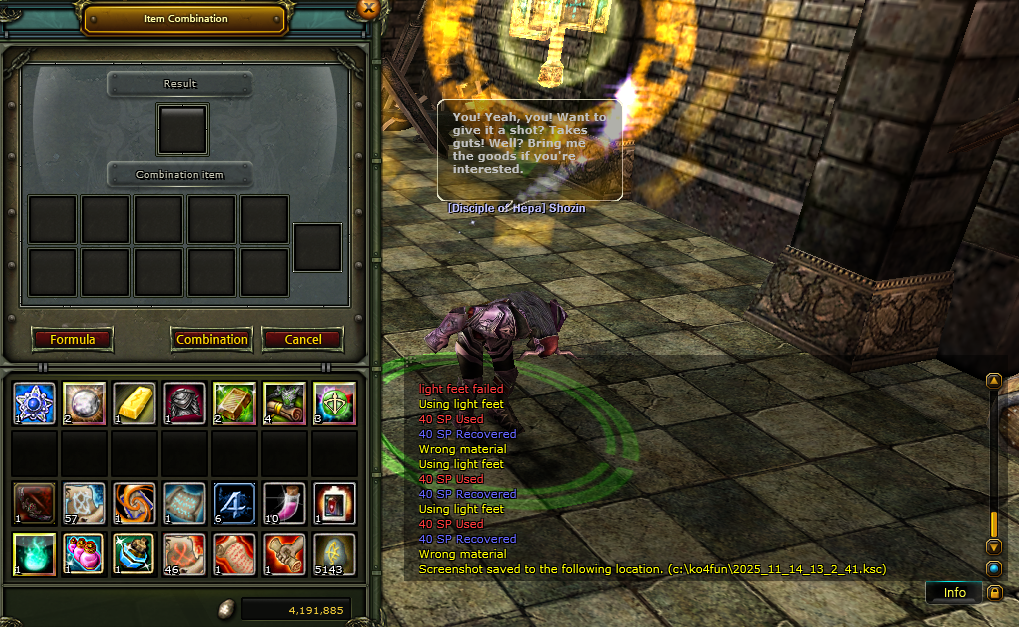Select the blue number 4 item
1019x627 pixels.
pyautogui.click(x=234, y=502)
